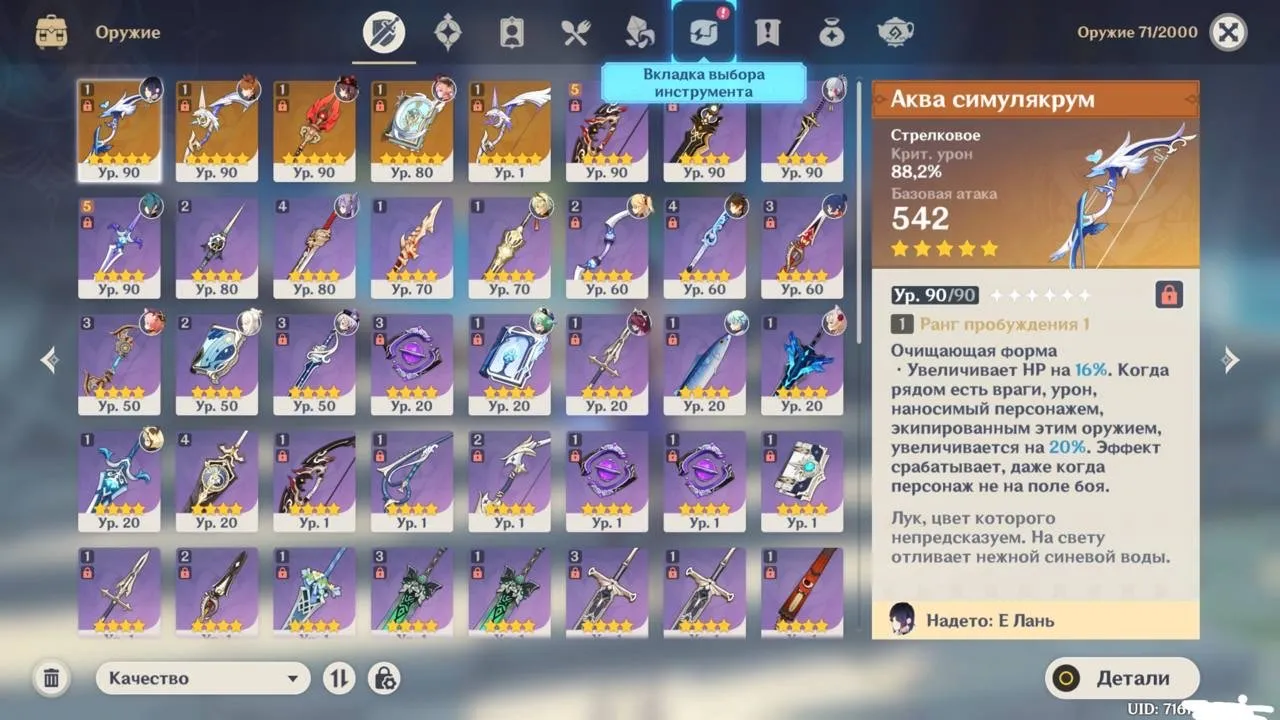Screen dimensions: 1280x720
Task: Click the right arrow to next weapon page
Action: [x=1229, y=360]
